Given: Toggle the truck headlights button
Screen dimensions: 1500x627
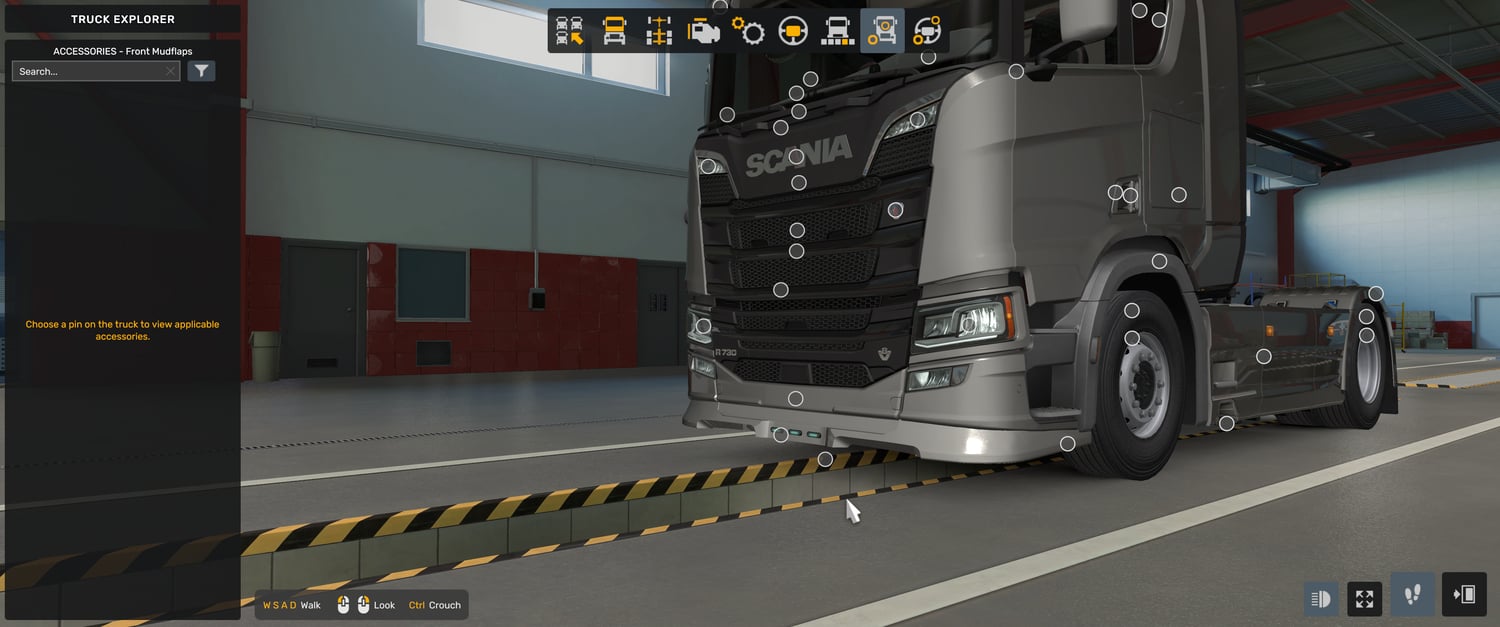Looking at the screenshot, I should (1321, 599).
